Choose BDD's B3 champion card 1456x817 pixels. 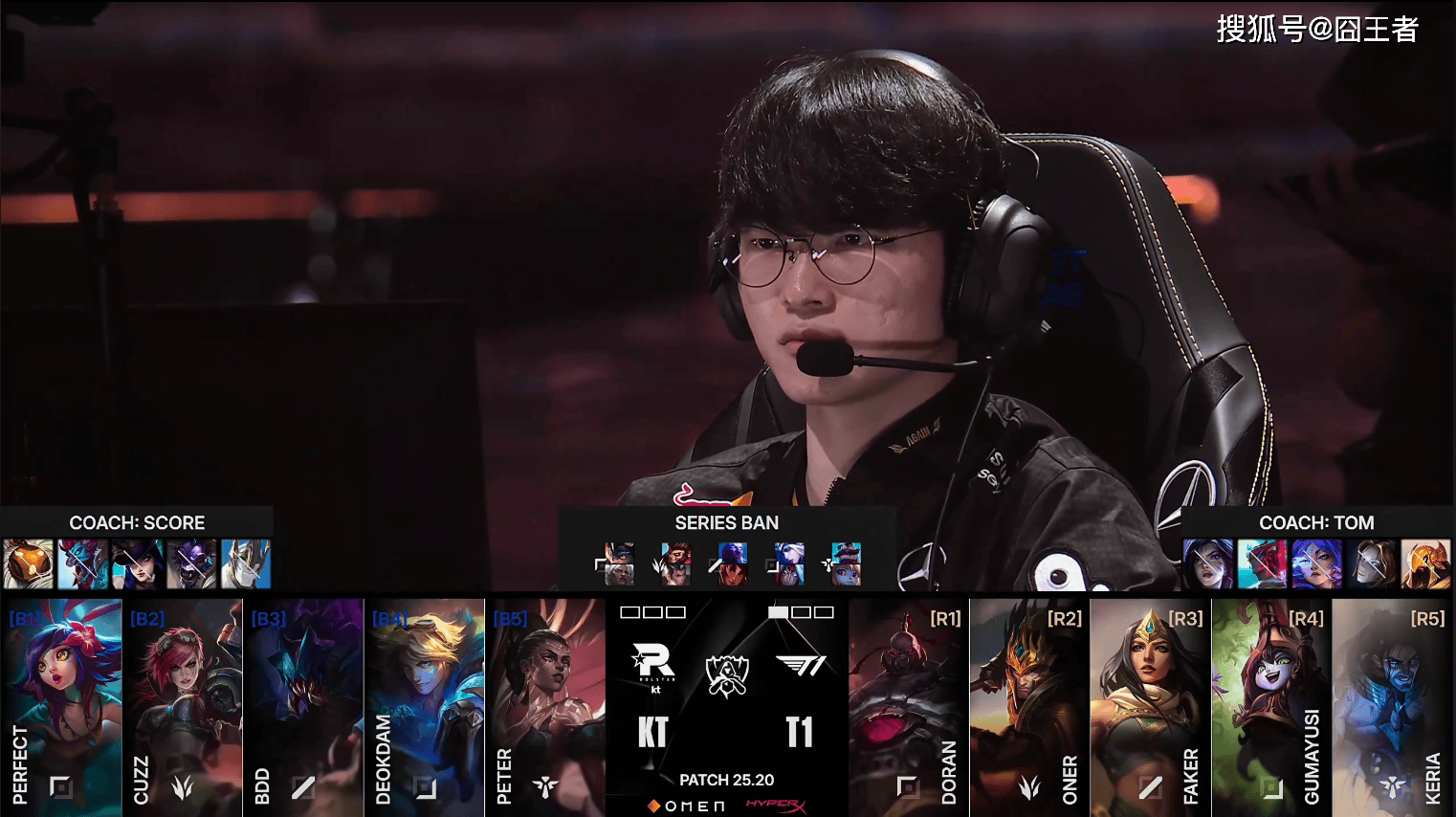(x=303, y=706)
